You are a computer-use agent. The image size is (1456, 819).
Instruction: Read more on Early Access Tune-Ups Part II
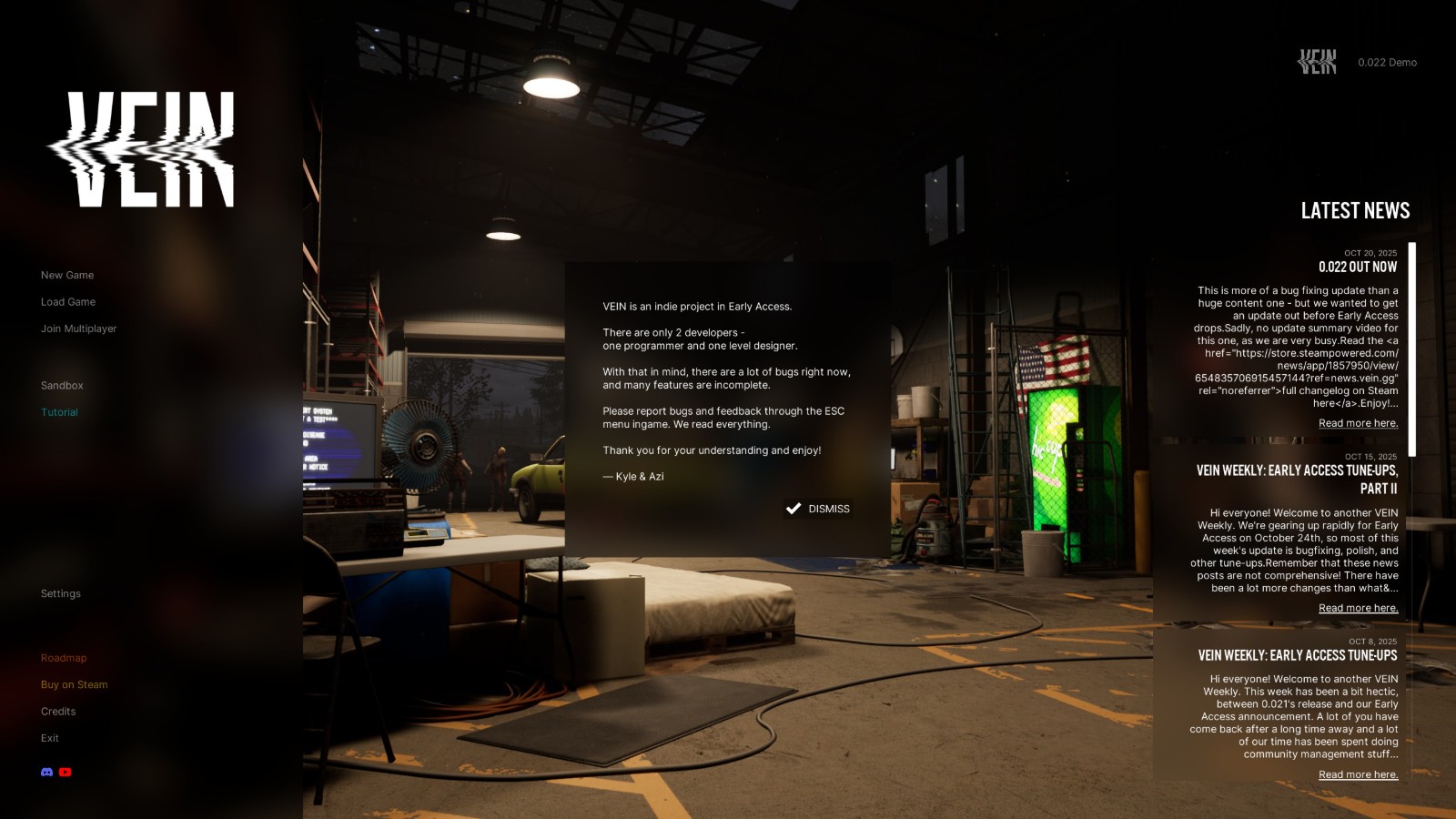(1358, 608)
